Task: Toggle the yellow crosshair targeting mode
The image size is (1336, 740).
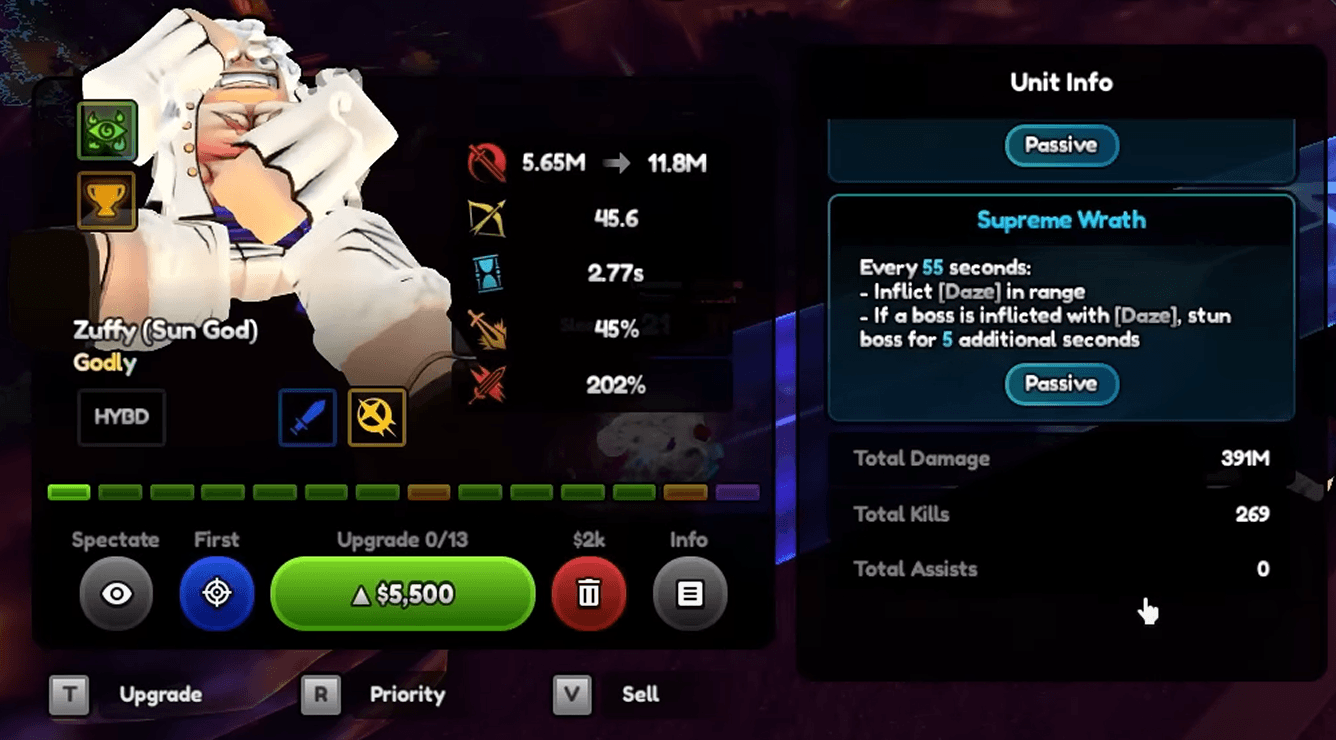Action: (376, 417)
